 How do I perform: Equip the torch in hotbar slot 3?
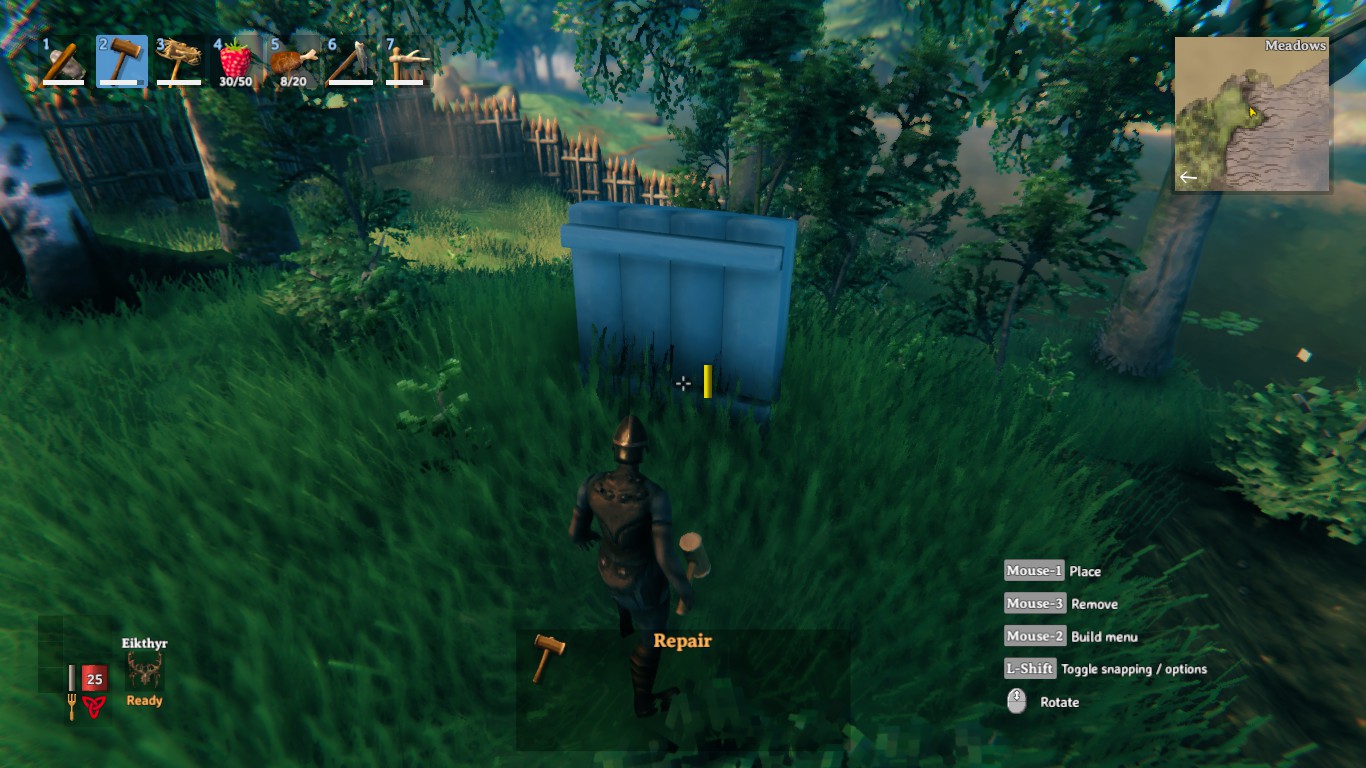(x=179, y=60)
